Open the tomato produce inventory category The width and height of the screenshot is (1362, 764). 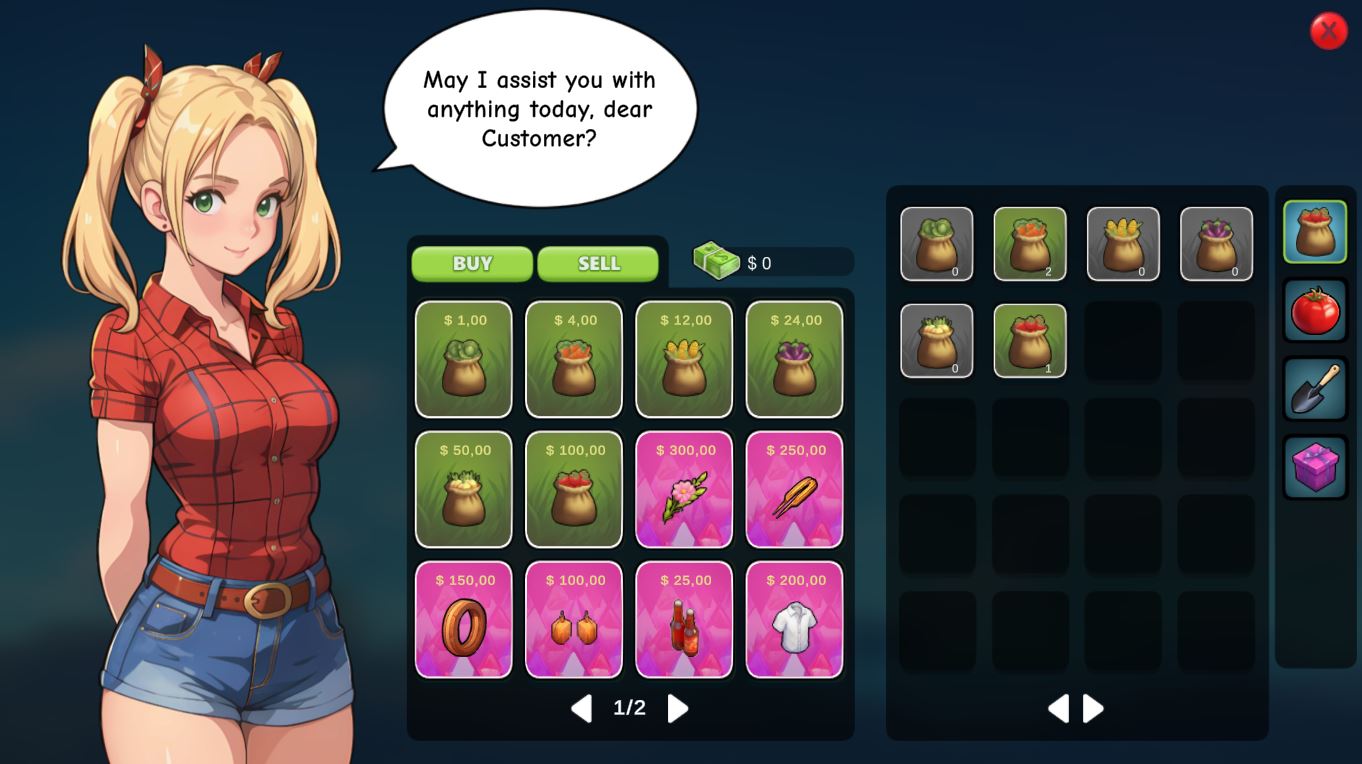click(x=1315, y=311)
